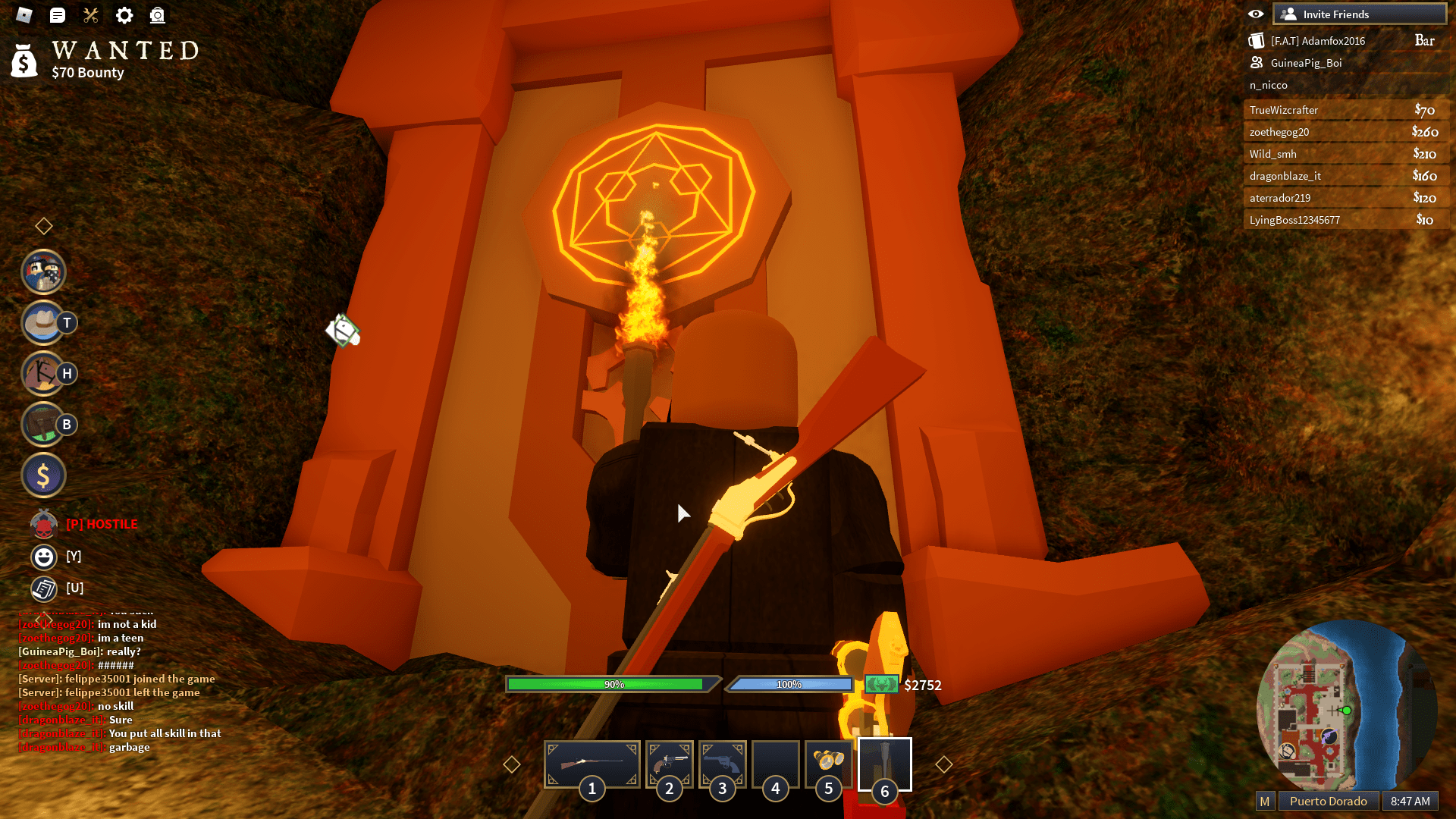This screenshot has height=819, width=1456.
Task: Click the screen capture camera icon
Action: coord(158,15)
